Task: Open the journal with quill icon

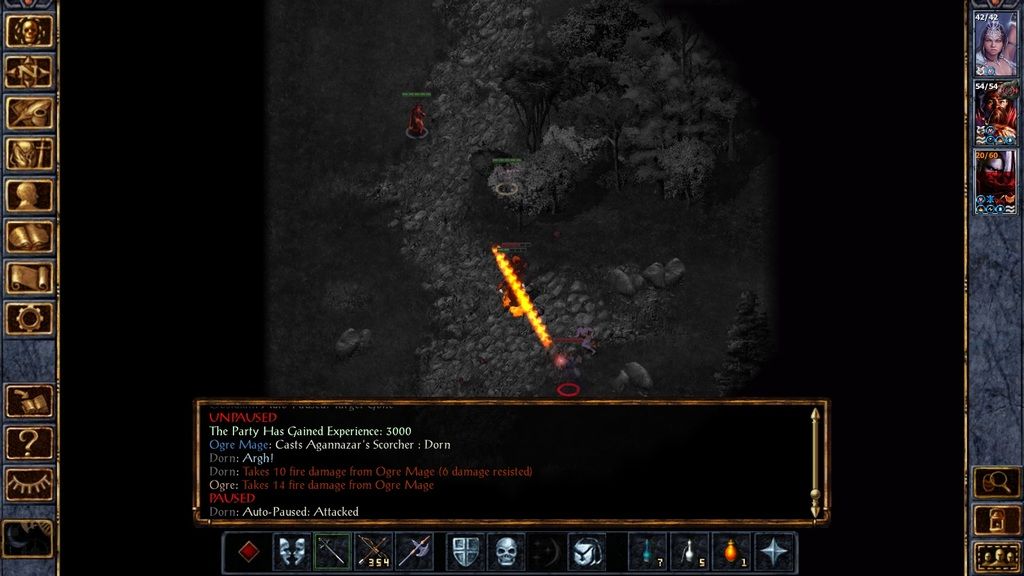Action: pyautogui.click(x=29, y=112)
